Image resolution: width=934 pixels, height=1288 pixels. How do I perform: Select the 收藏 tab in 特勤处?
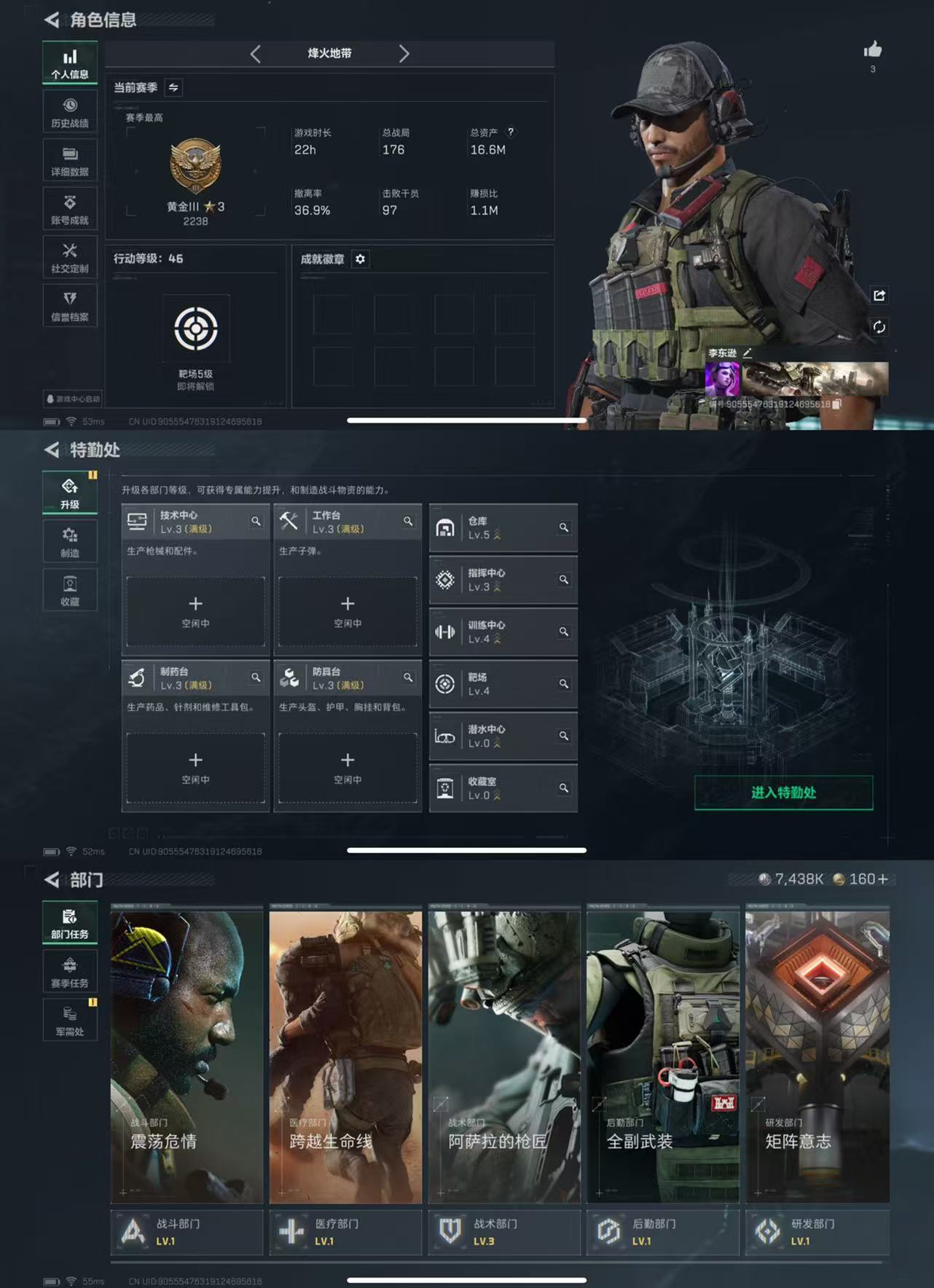click(x=70, y=591)
